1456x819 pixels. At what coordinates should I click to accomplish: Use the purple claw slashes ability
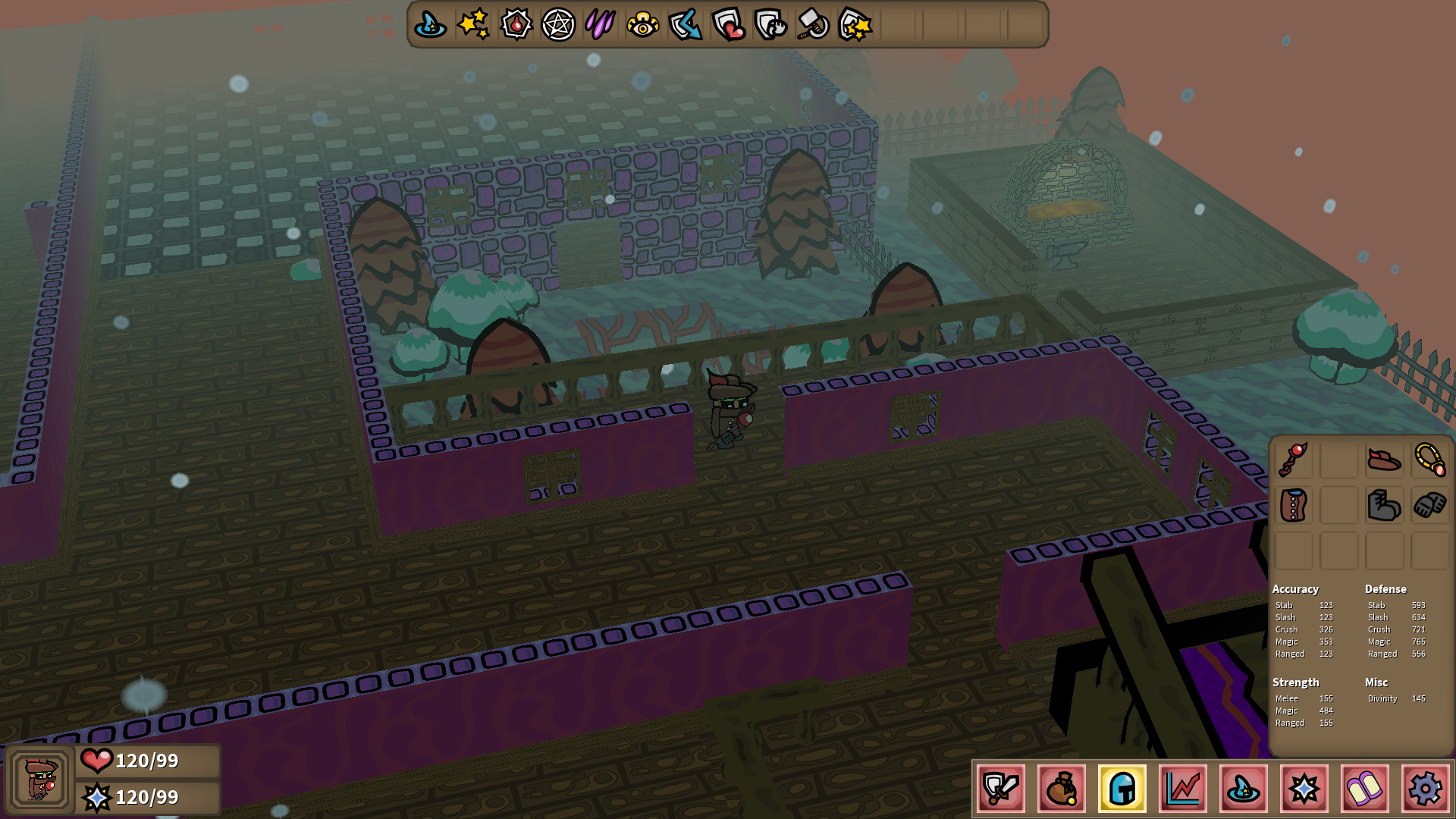click(x=601, y=25)
